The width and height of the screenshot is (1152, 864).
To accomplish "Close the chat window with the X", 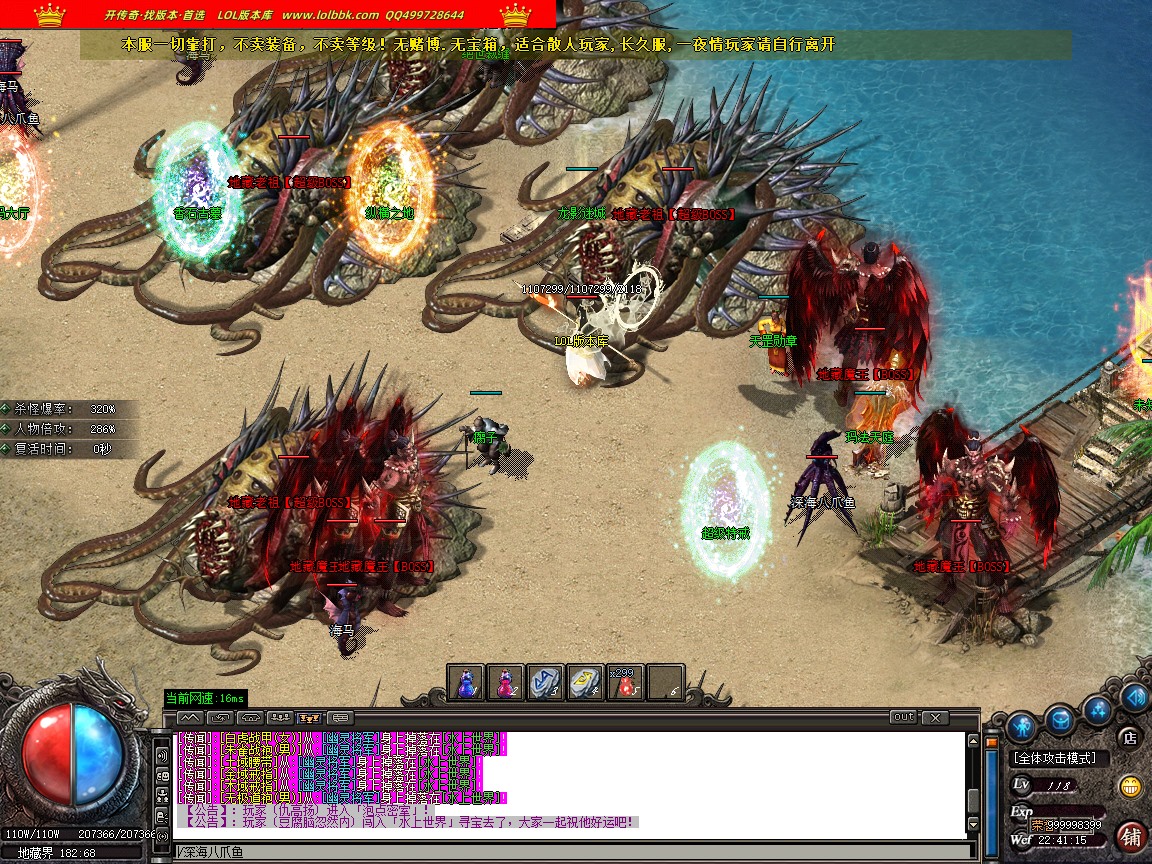I will (x=935, y=717).
